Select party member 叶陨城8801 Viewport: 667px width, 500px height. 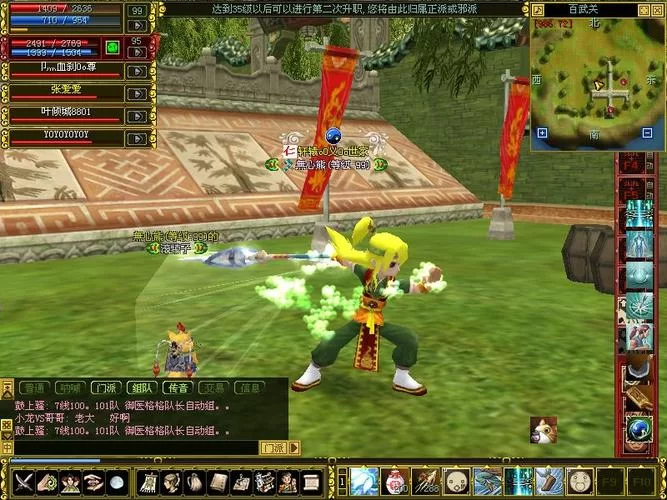point(63,112)
